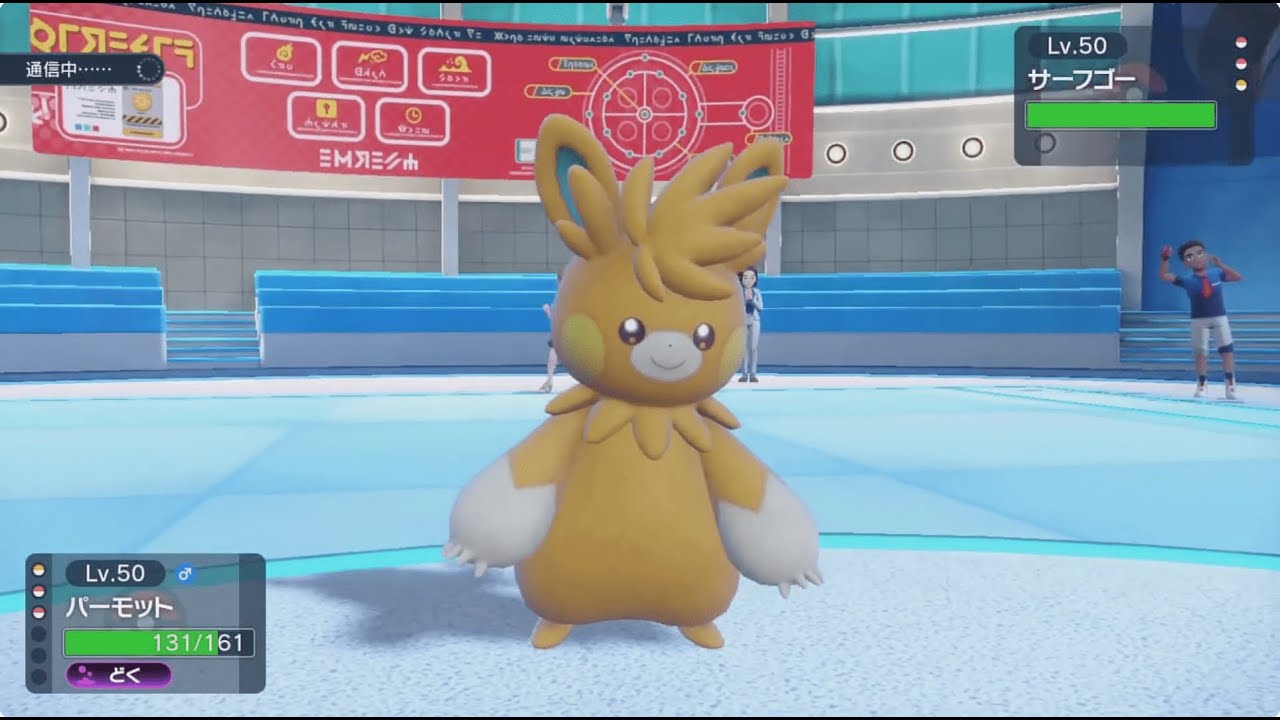Image resolution: width=1280 pixels, height=720 pixels.
Task: Select the male gender icon beside Lv.50
Action: (185, 574)
